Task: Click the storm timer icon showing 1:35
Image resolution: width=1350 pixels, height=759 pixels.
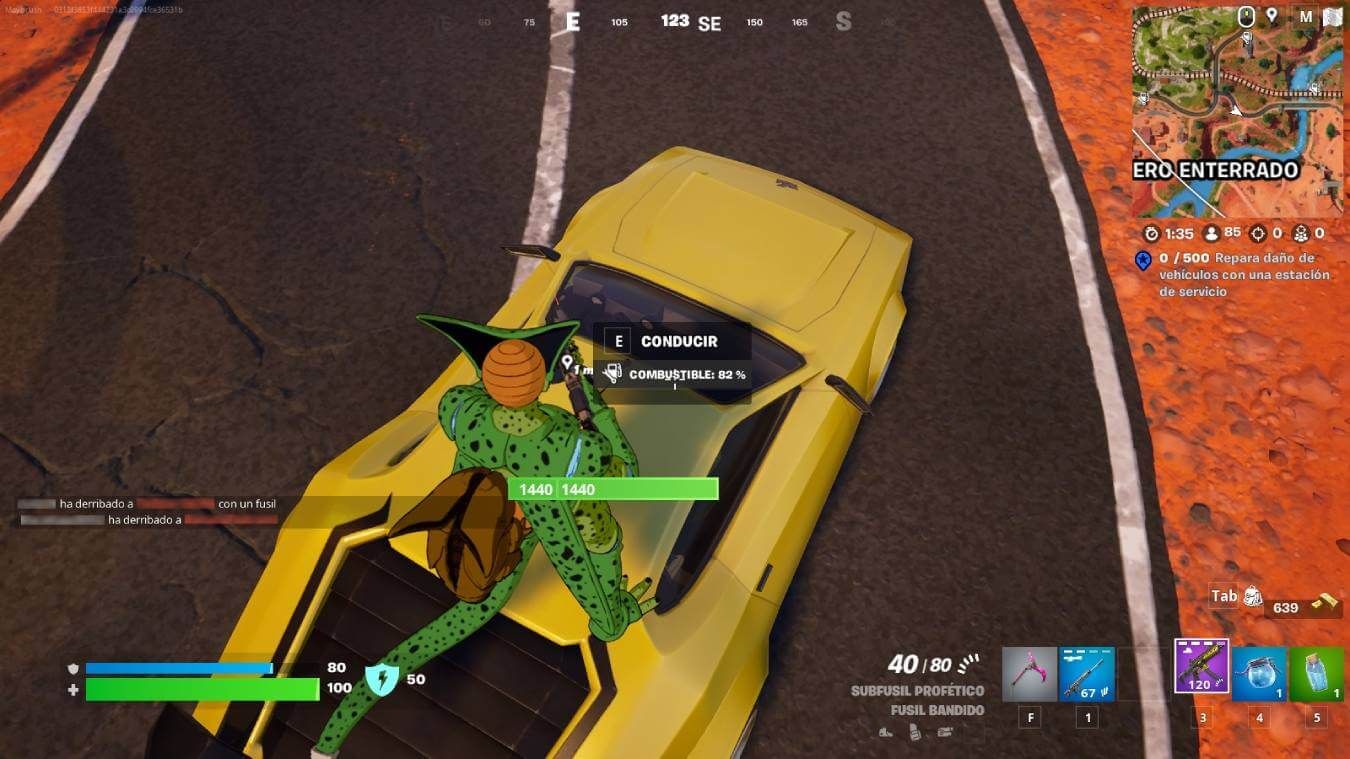Action: (1152, 233)
